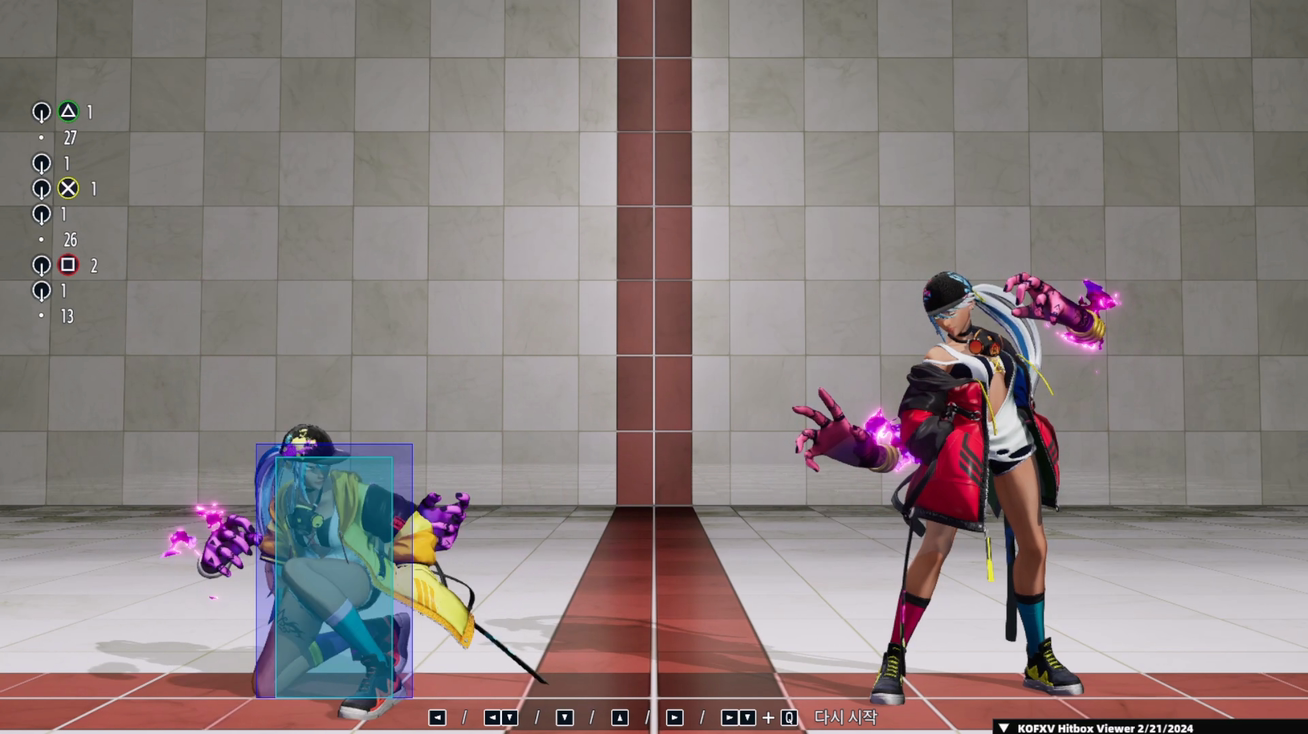Select the back arrow command icon
Viewport: 1308px width, 734px height.
pos(437,716)
